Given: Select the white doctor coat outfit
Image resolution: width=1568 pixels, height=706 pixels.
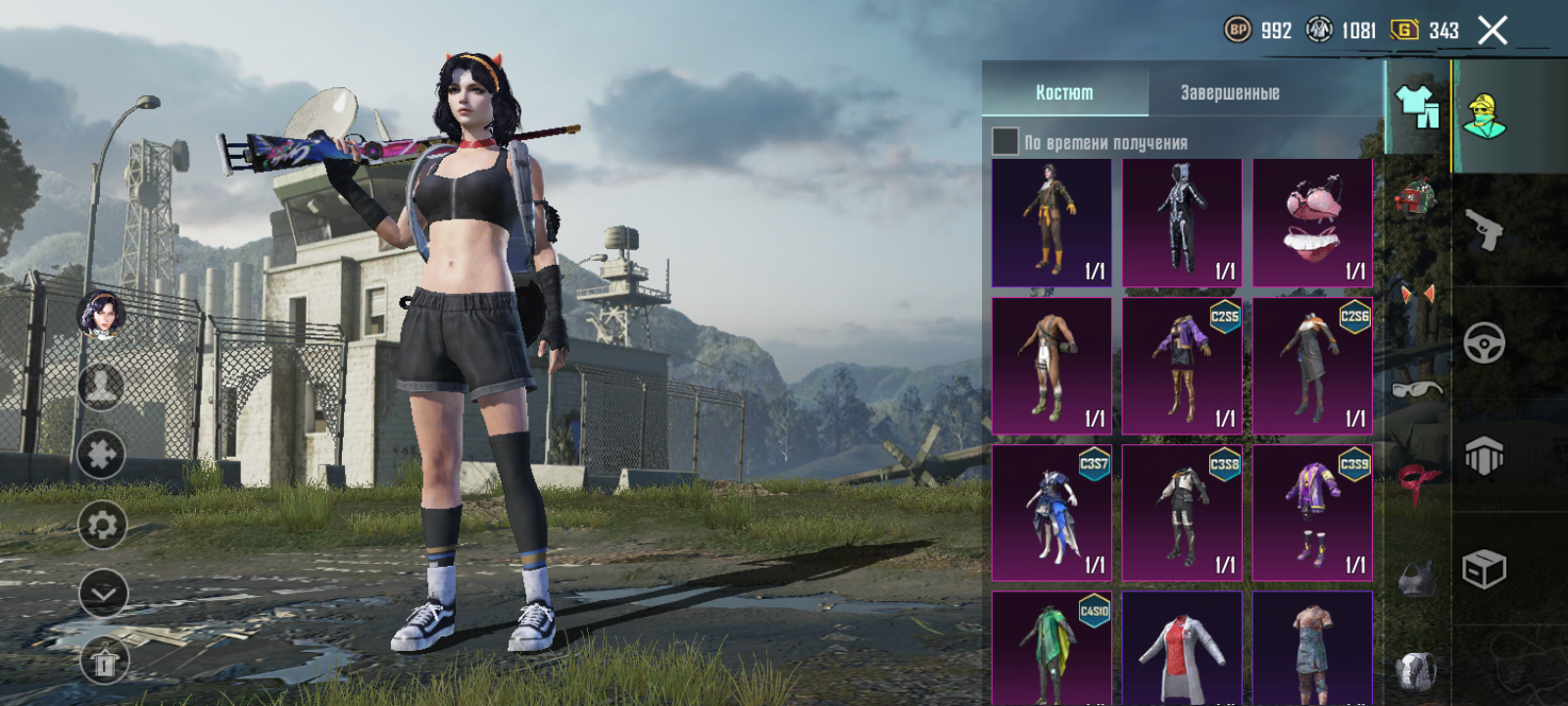Looking at the screenshot, I should pyautogui.click(x=1182, y=647).
